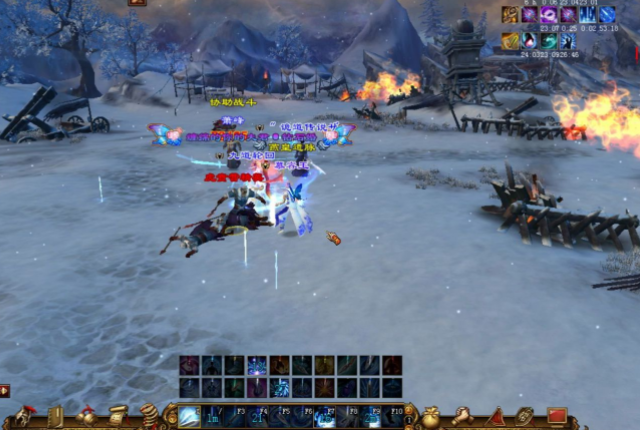Select the glowing blue figure buff icon

coord(568,41)
